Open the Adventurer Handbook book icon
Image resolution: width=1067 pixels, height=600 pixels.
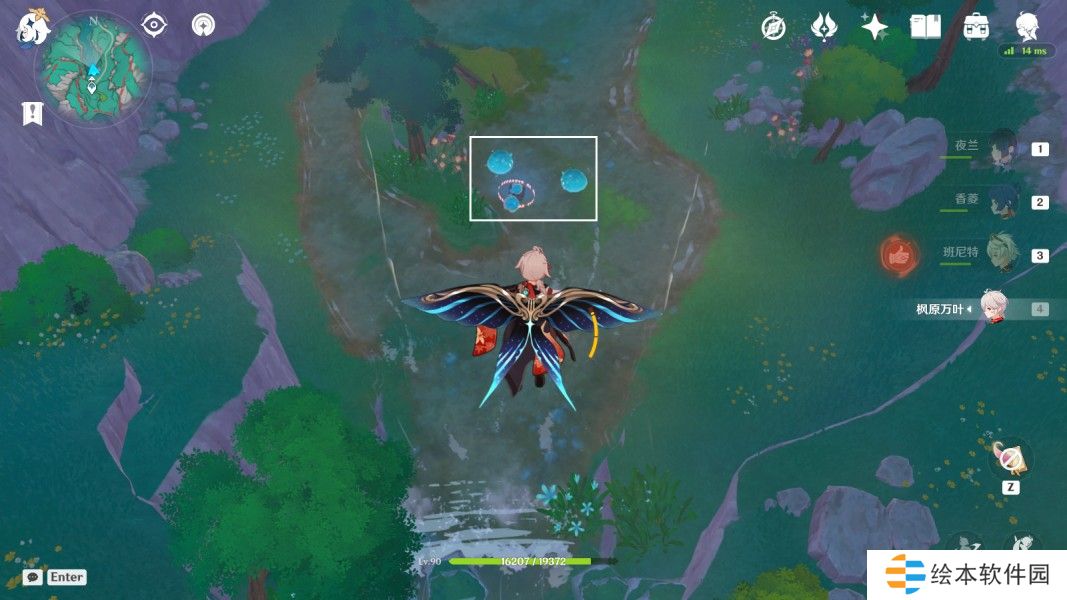point(925,27)
